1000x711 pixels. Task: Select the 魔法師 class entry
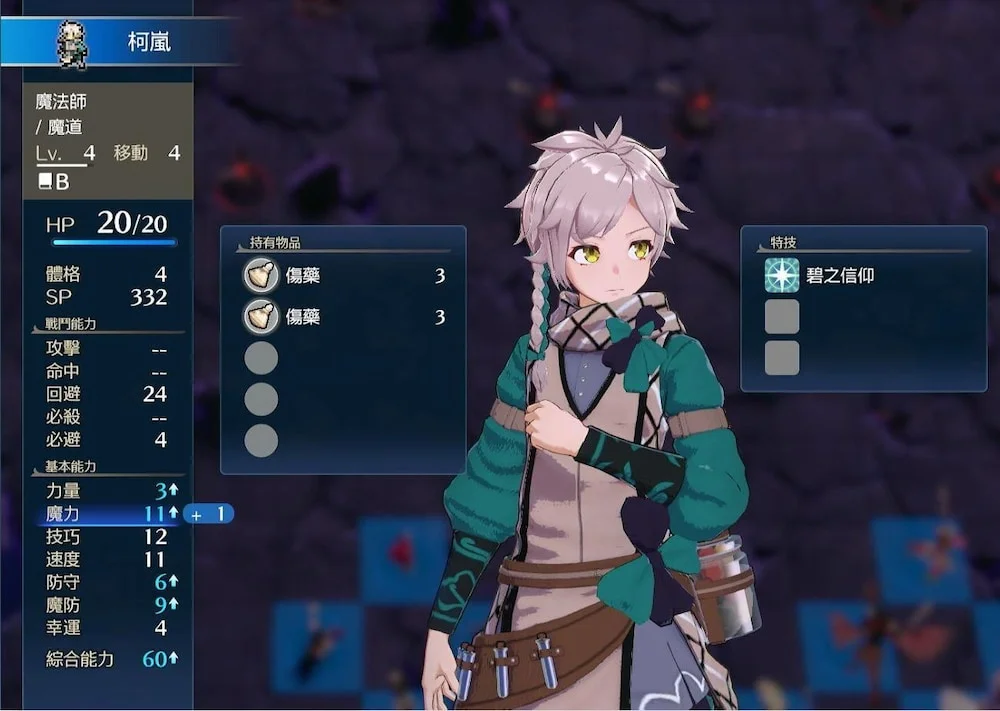point(62,102)
